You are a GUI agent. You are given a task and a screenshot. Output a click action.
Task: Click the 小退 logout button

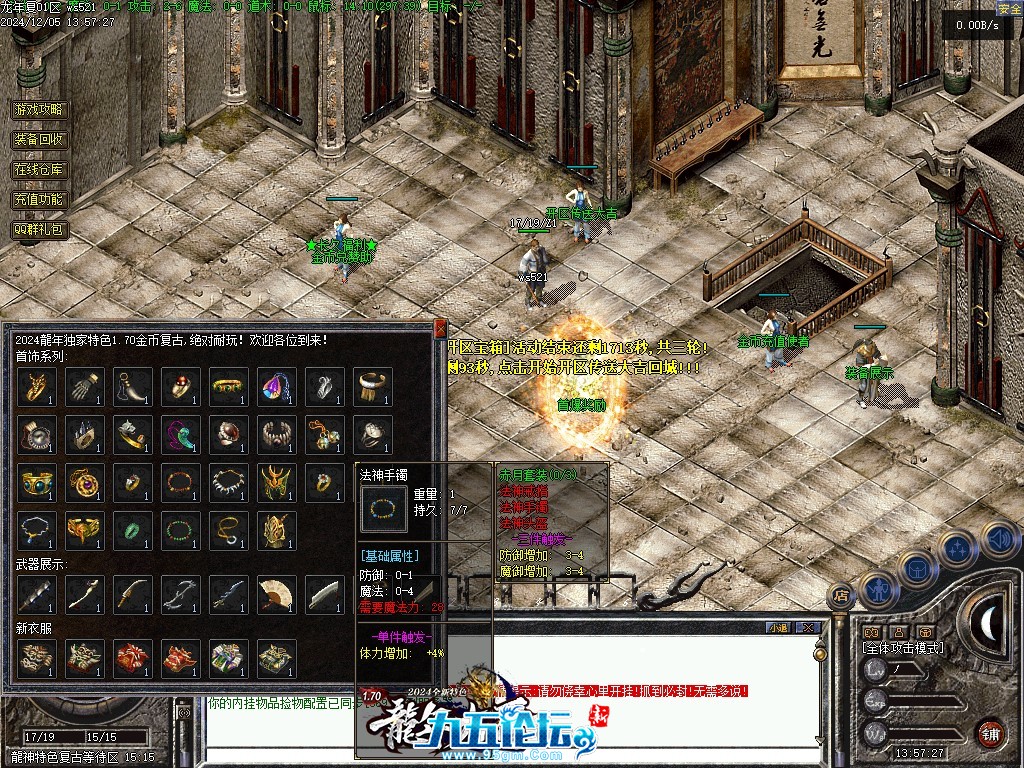(778, 627)
